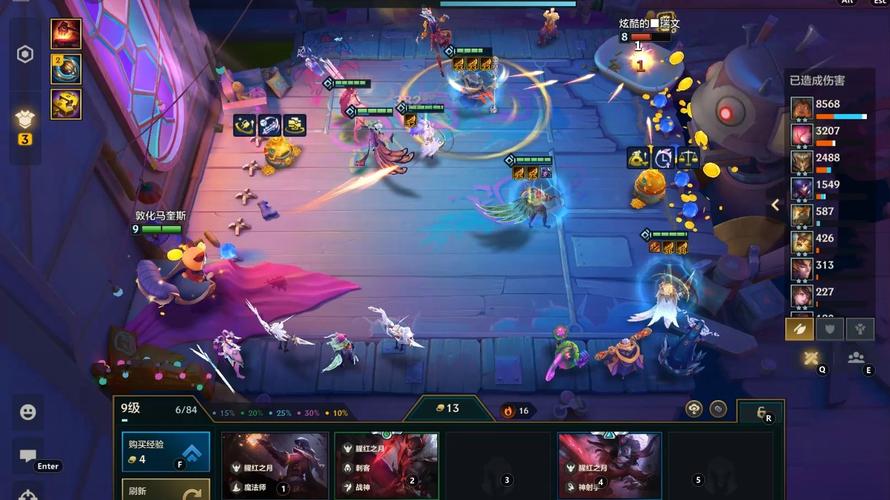This screenshot has width=890, height=500.
Task: Switch to the shield damage-taken tab
Action: 829,329
